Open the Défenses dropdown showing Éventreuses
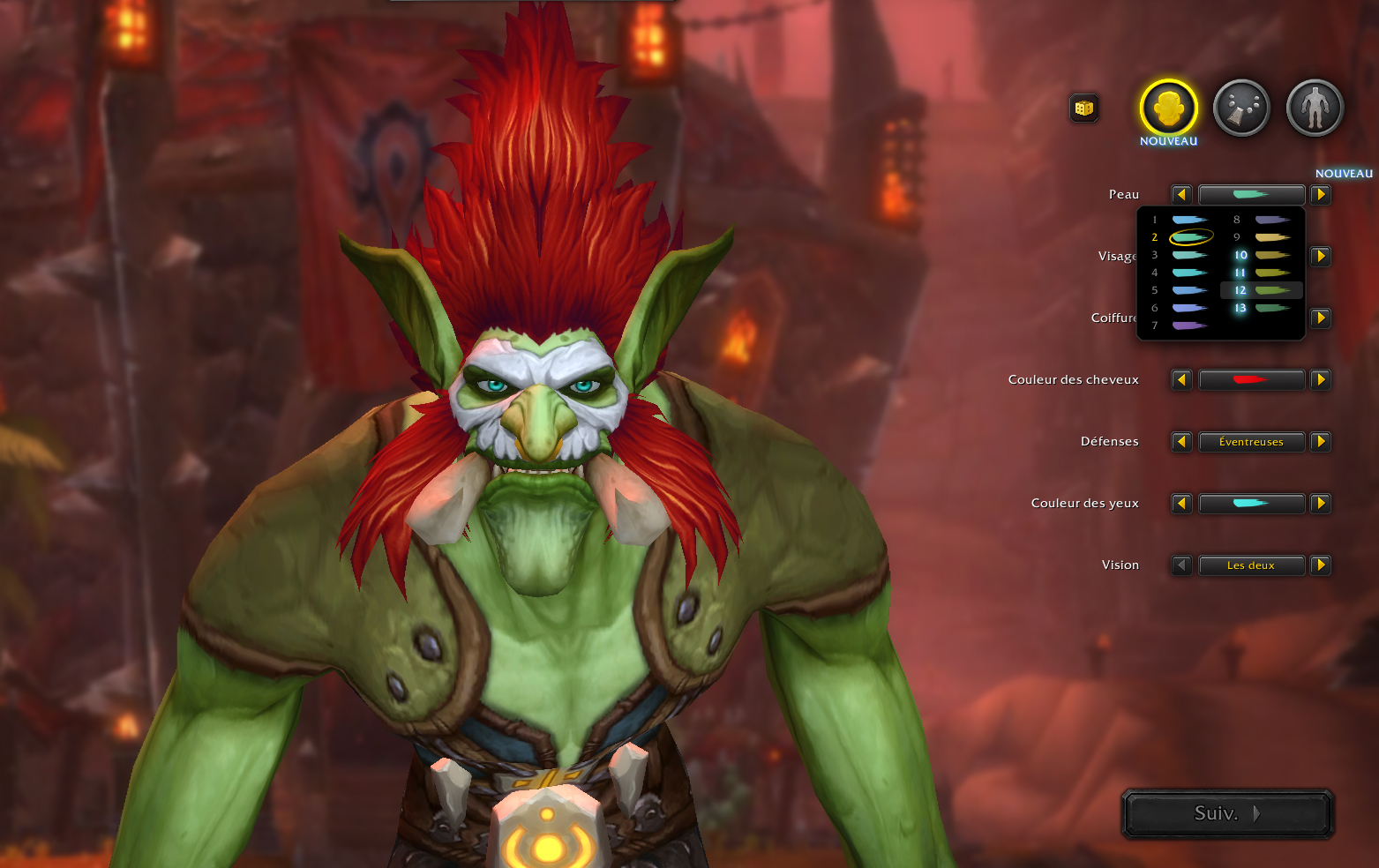This screenshot has height=868, width=1379. [1251, 442]
